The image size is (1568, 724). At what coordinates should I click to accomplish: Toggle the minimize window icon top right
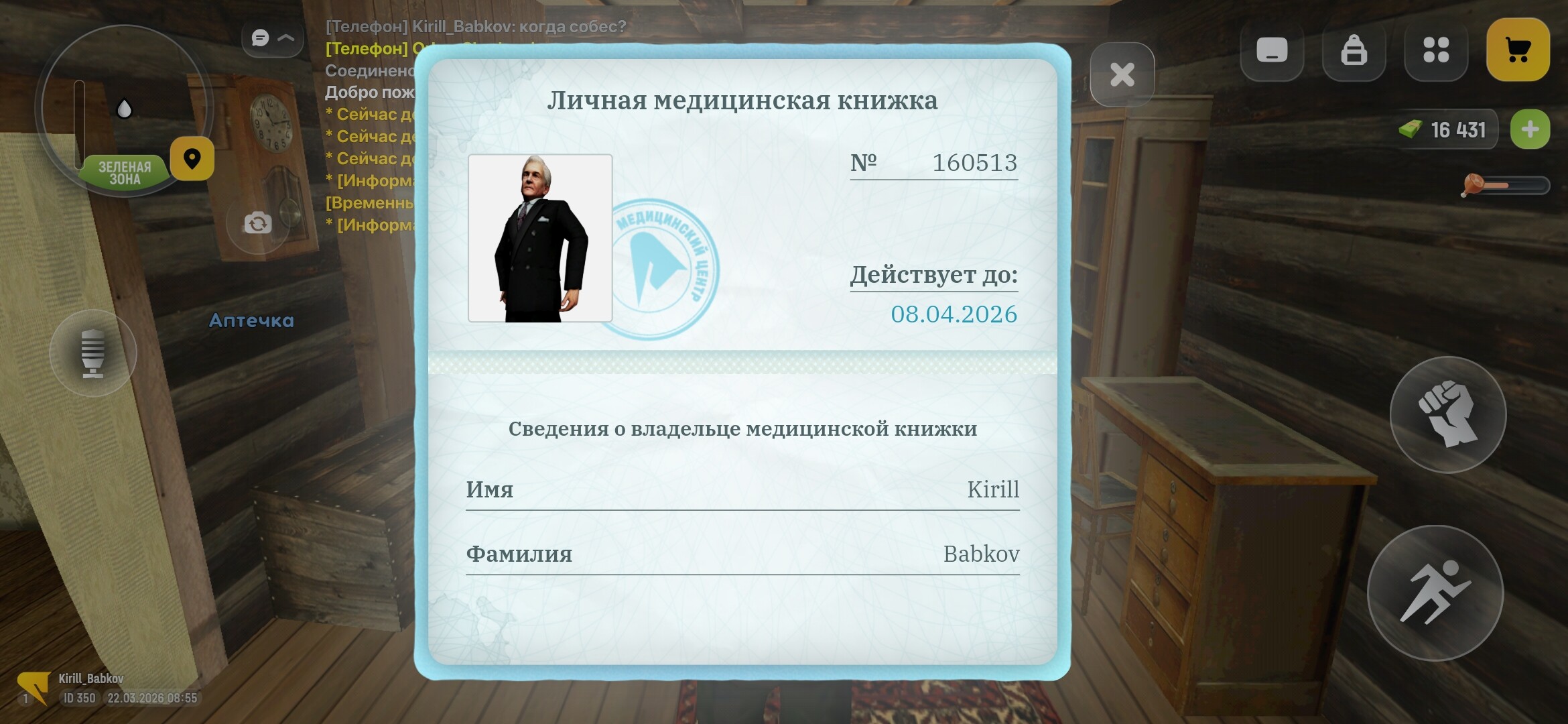click(x=1272, y=50)
